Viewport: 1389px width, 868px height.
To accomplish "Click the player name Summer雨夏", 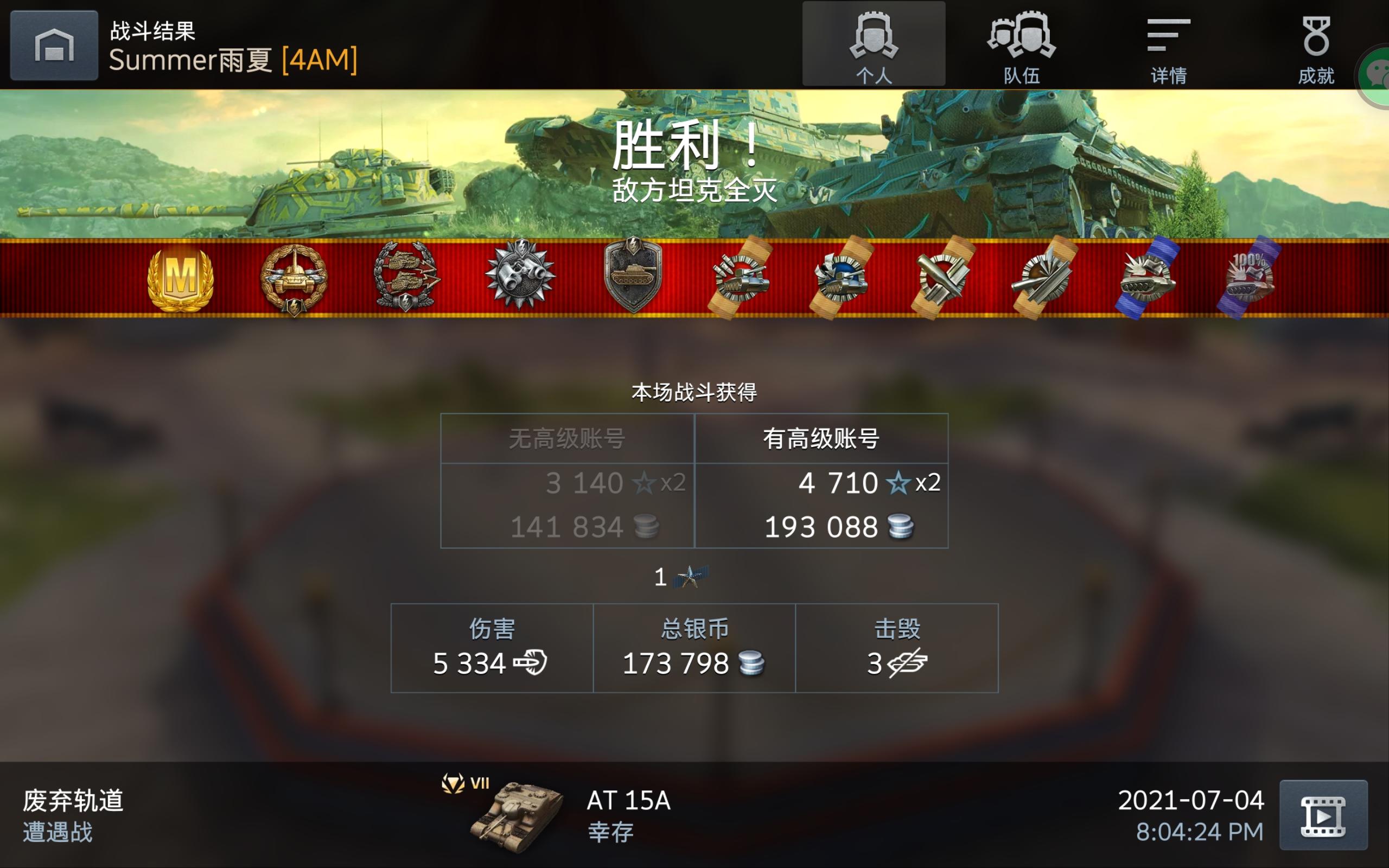I will click(x=192, y=59).
